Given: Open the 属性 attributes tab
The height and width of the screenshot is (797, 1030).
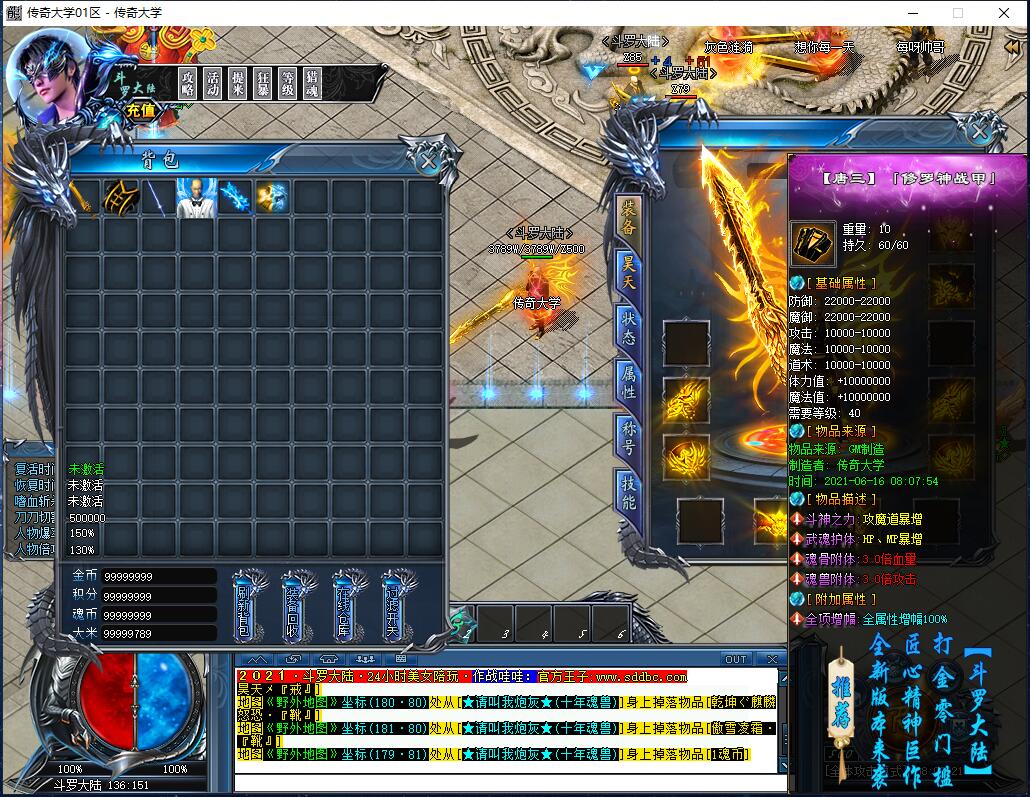Looking at the screenshot, I should (x=629, y=380).
